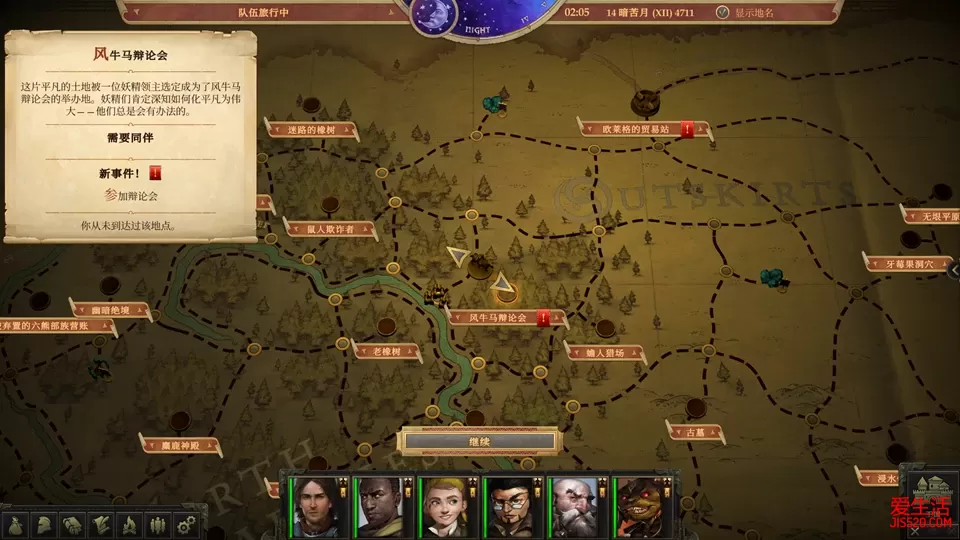This screenshot has width=960, height=540.
Task: Choose the 蛛人猎场 location label
Action: tap(606, 353)
